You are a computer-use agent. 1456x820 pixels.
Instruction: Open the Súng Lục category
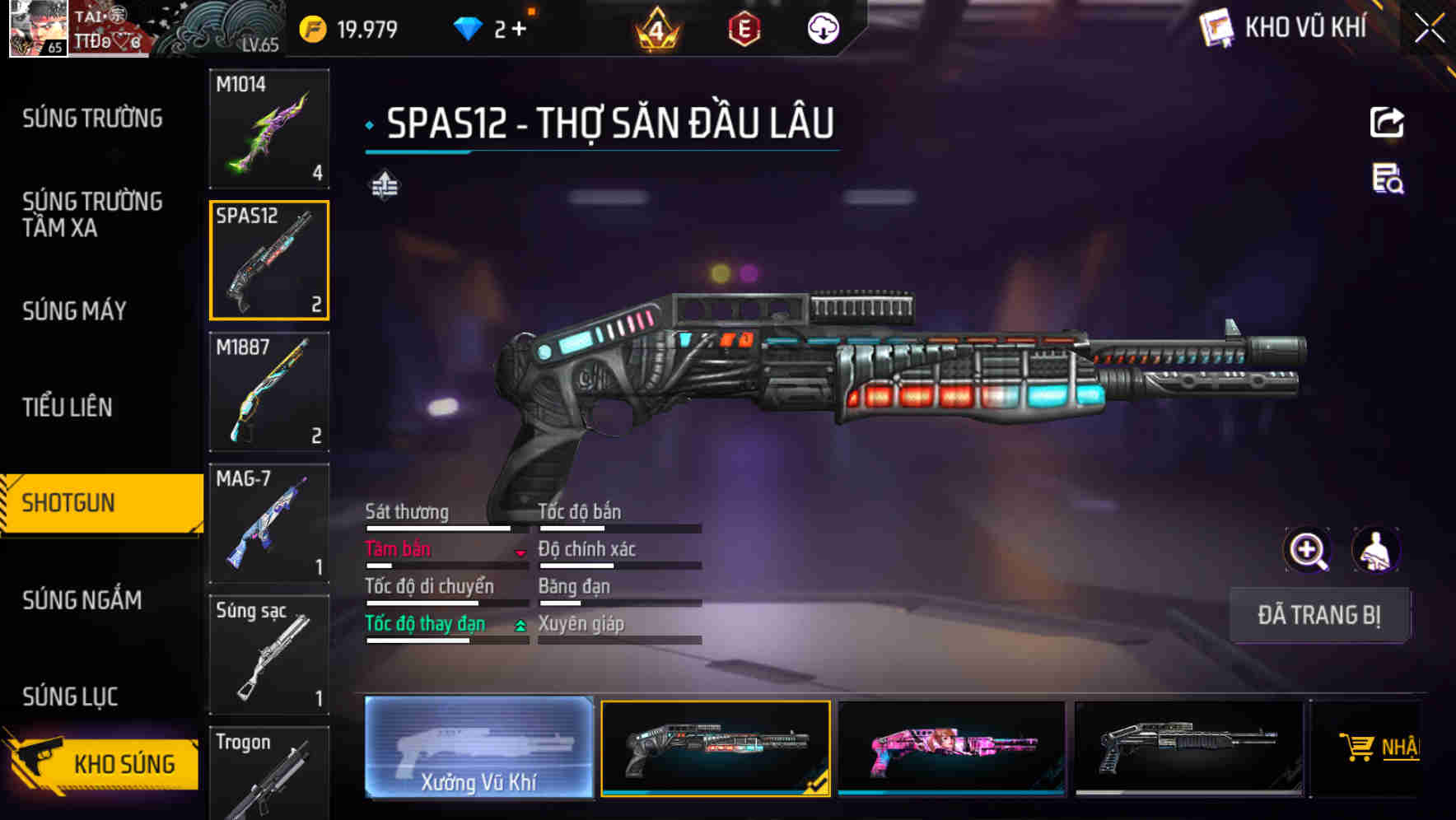coord(70,697)
